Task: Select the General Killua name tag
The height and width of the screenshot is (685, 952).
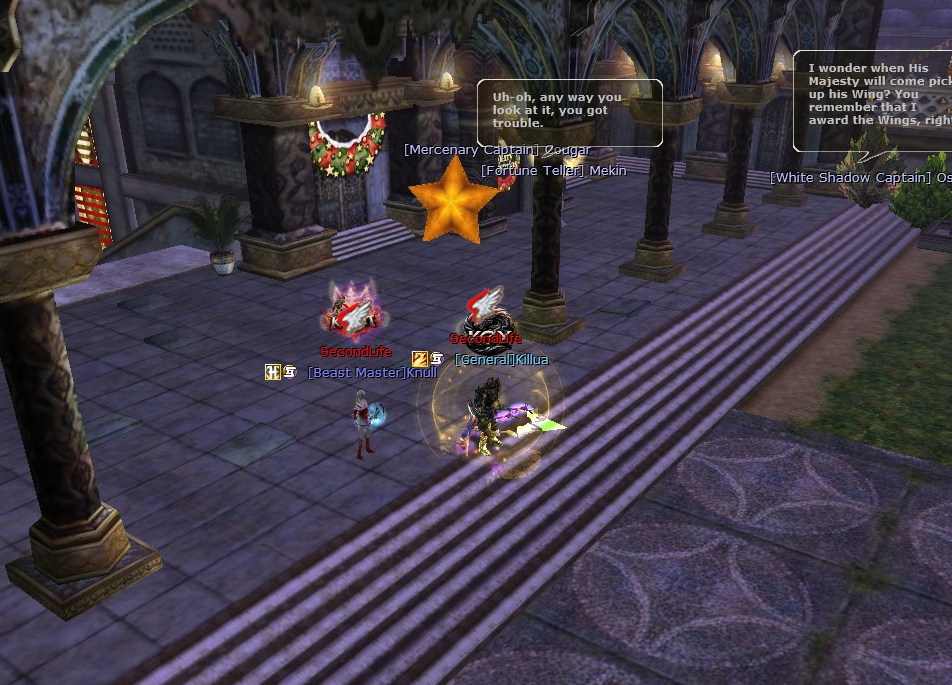Action: click(501, 359)
